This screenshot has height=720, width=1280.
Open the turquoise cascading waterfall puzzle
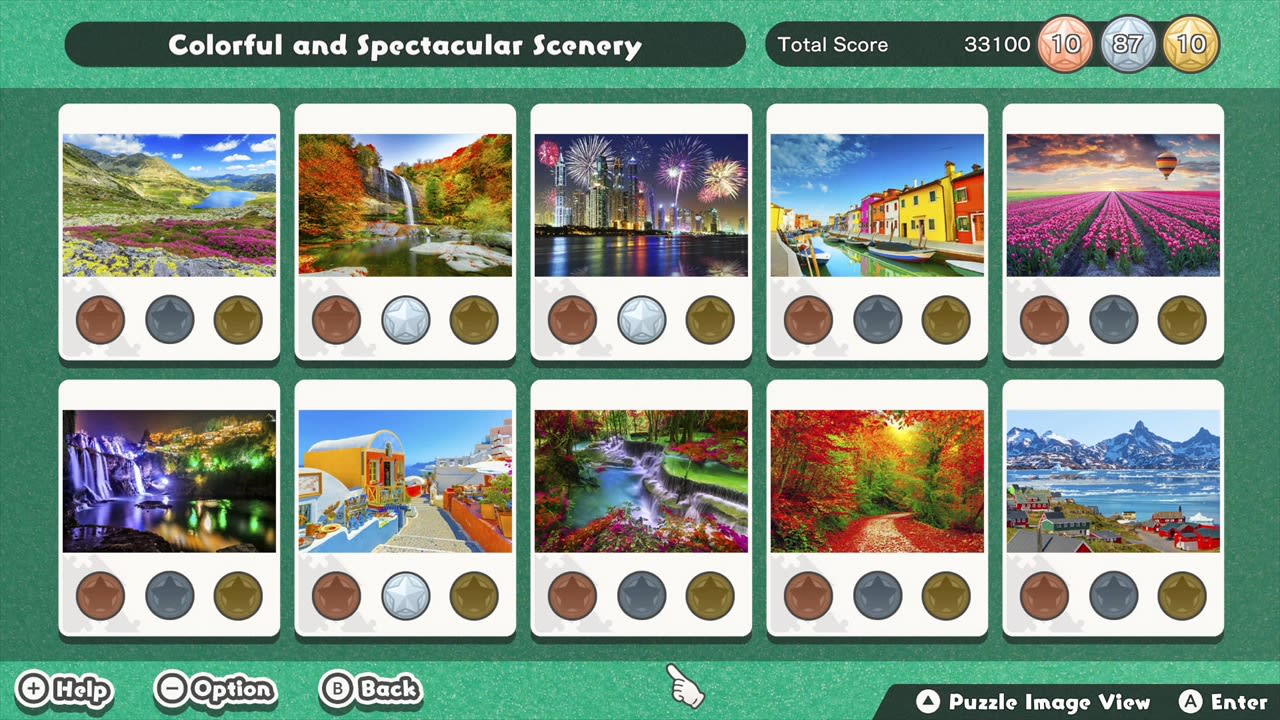(x=641, y=479)
